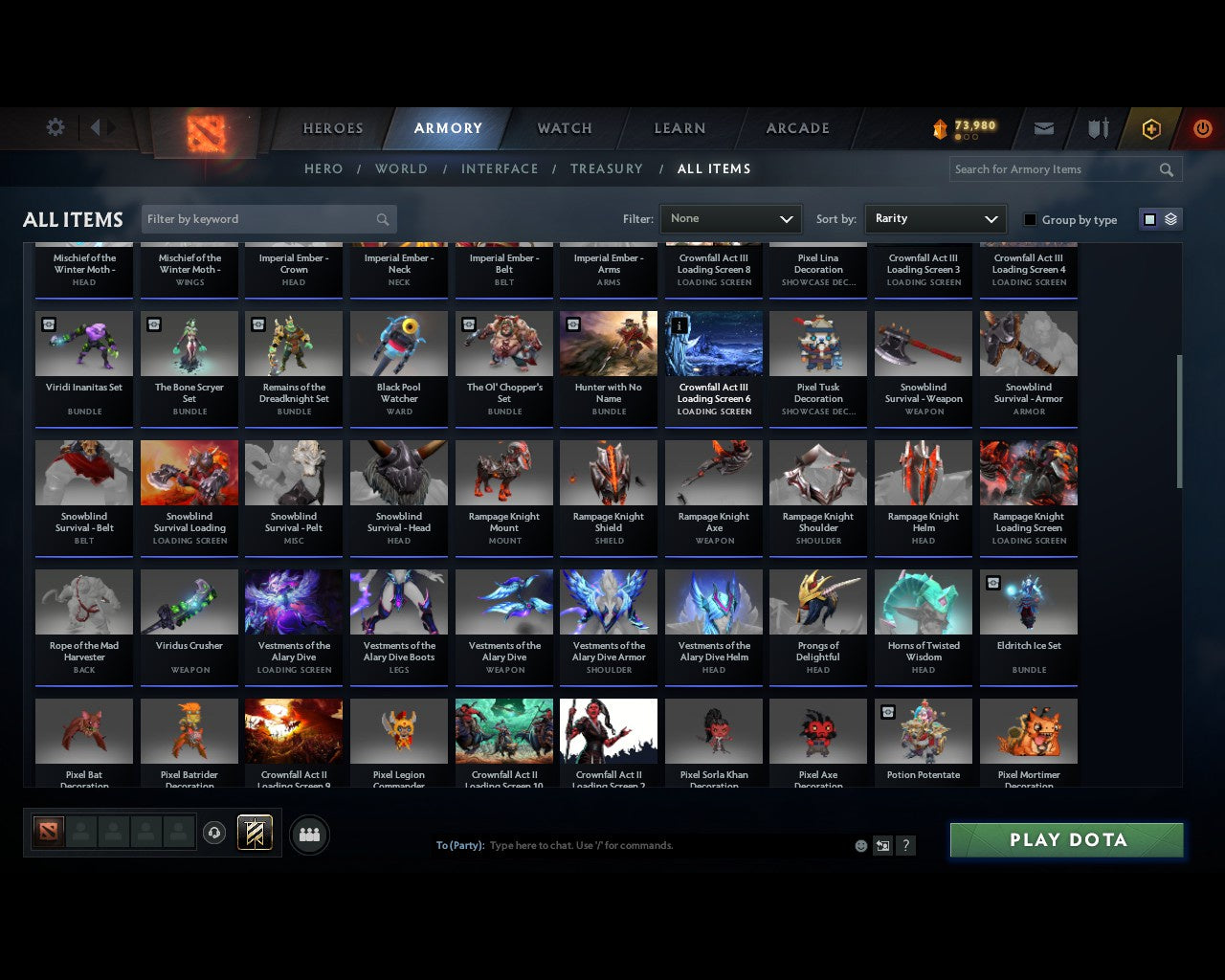
Task: Switch to single item grid view toggle
Action: (x=1148, y=219)
